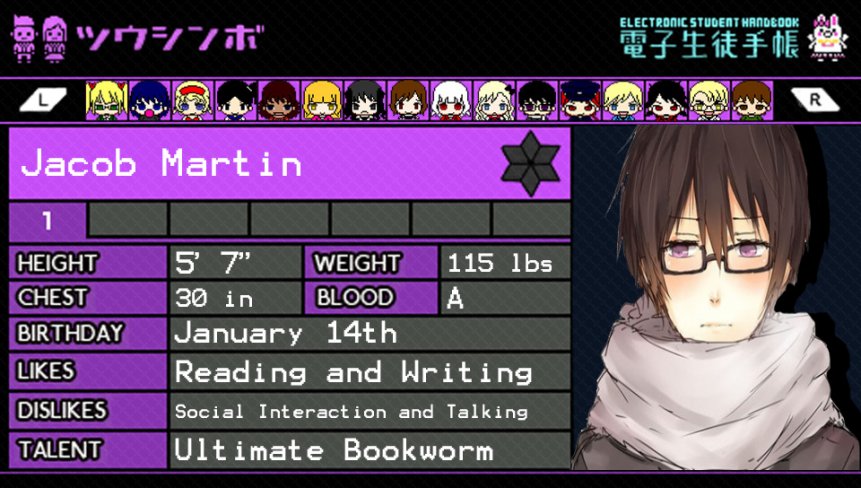Select the white-haired student with red eyes
861x488 pixels.
point(450,100)
